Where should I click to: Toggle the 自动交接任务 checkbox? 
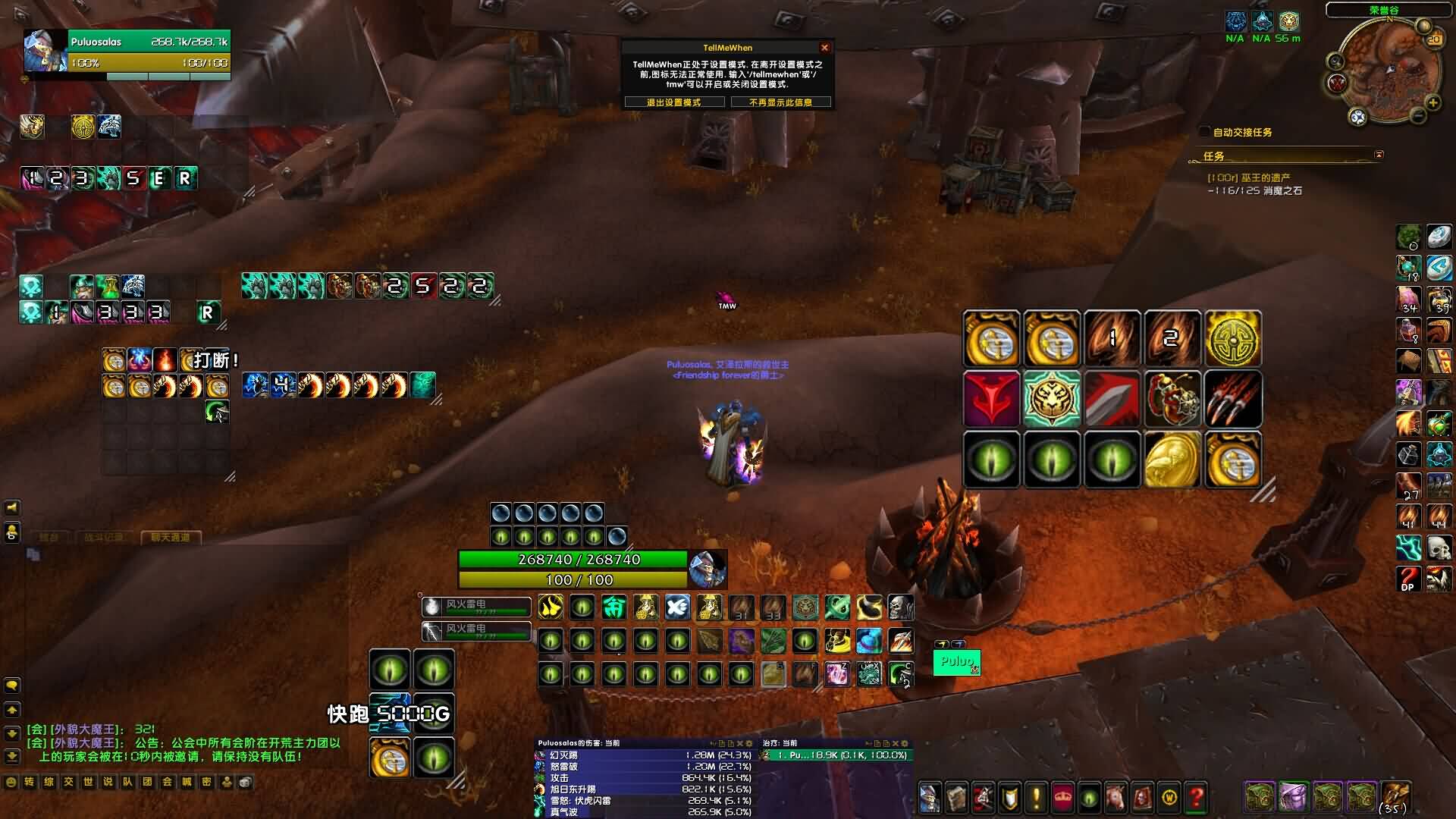(x=1204, y=132)
